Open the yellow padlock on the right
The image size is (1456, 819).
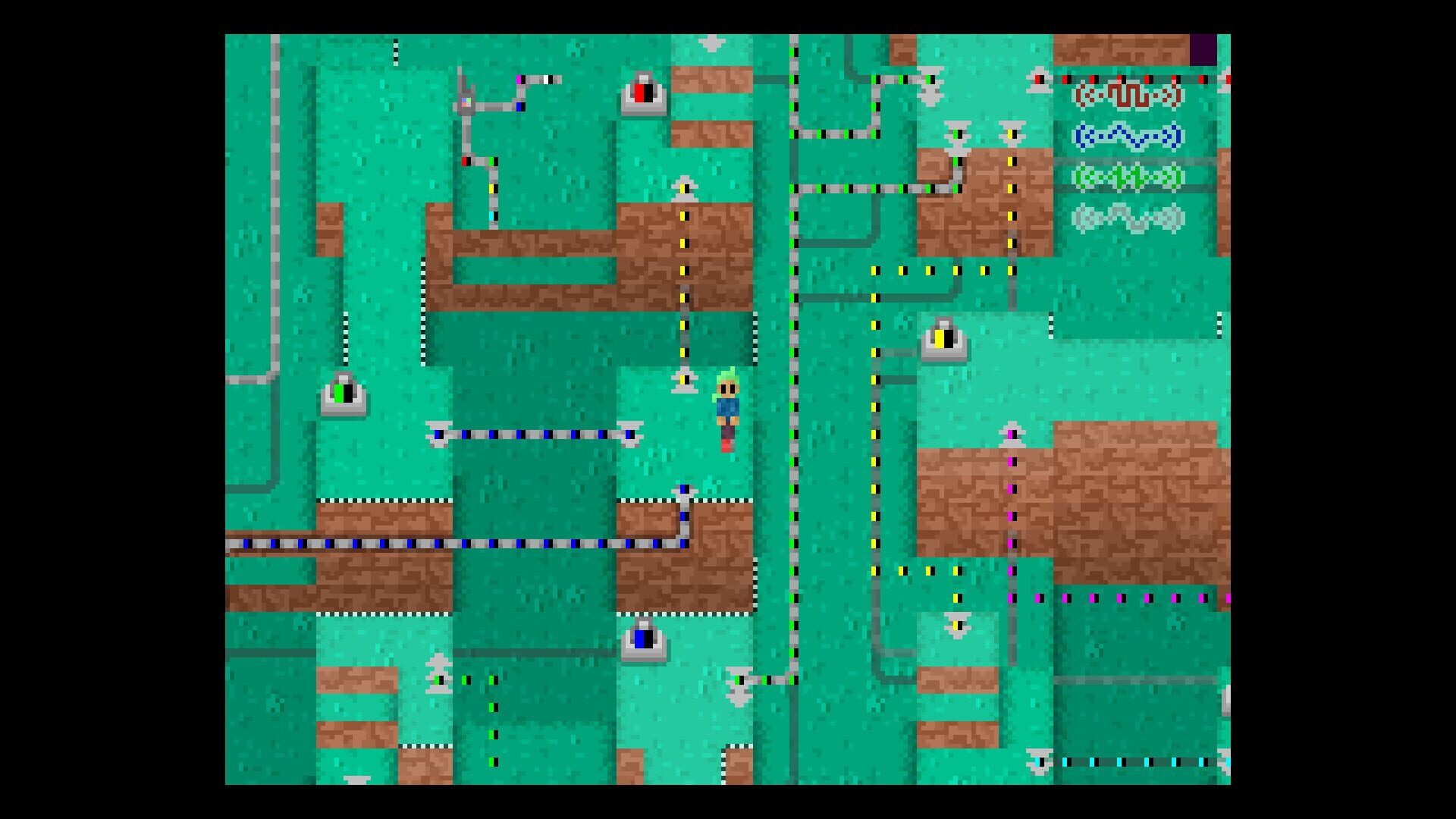point(945,340)
